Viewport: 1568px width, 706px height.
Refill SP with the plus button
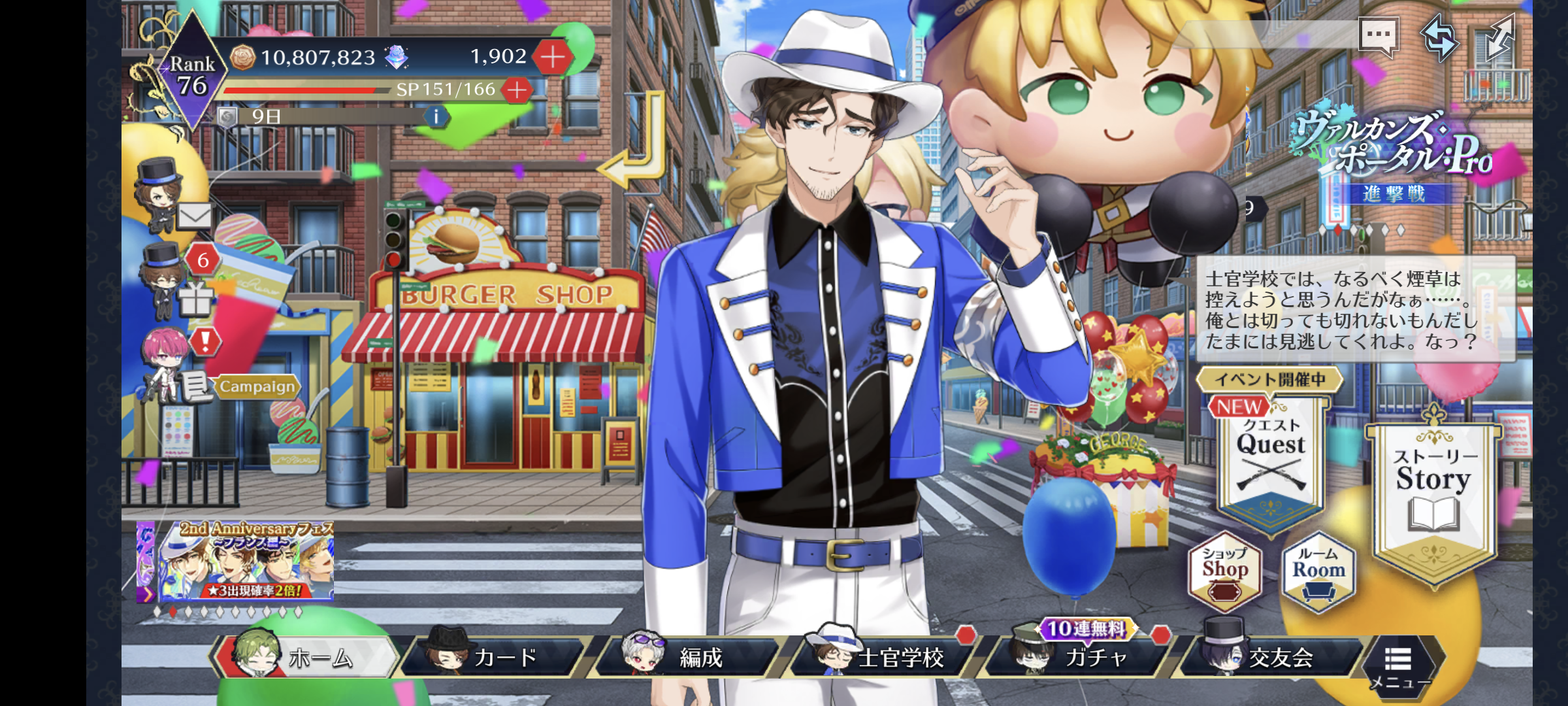[x=517, y=90]
